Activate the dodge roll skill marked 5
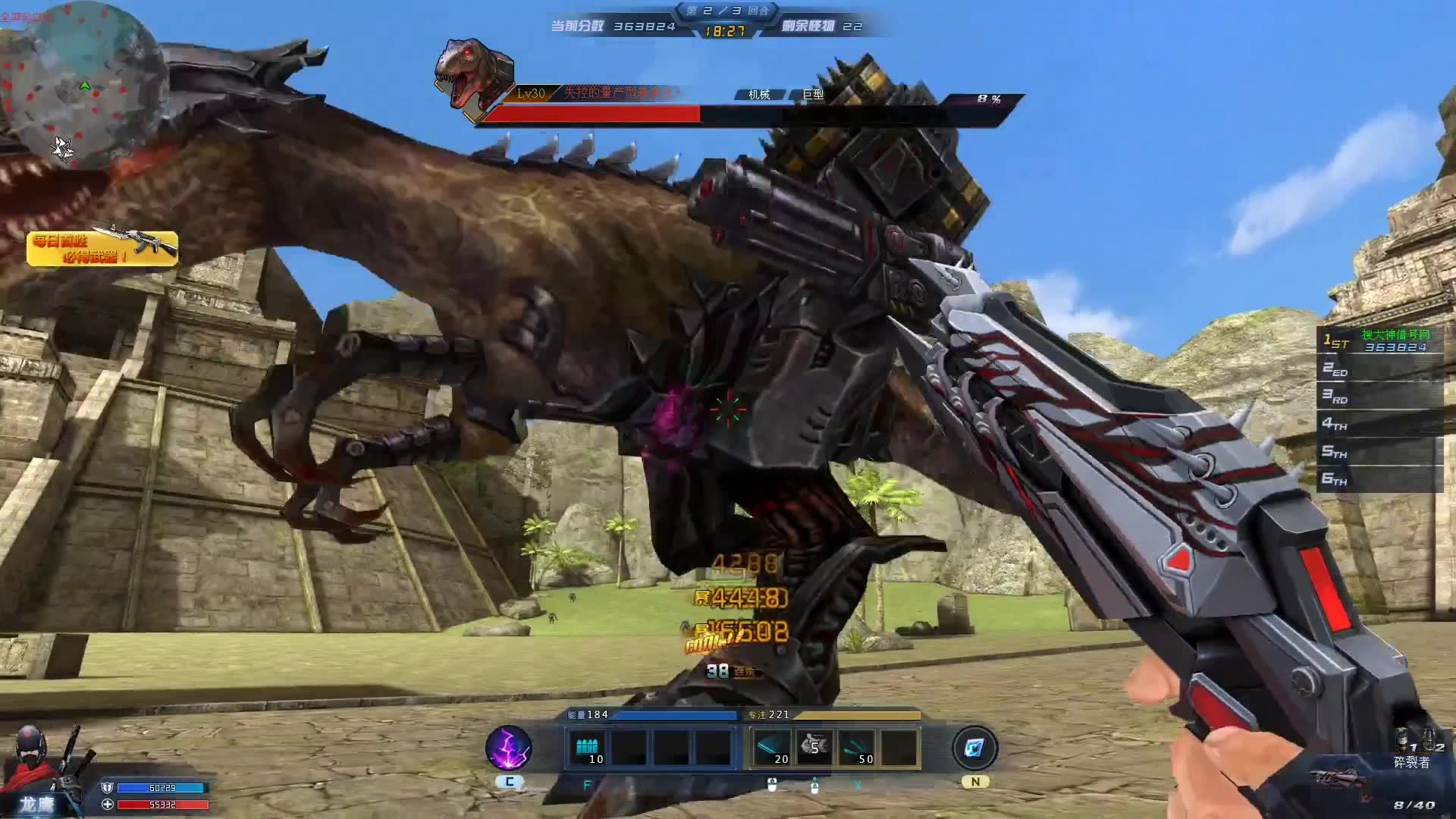1456x819 pixels. (x=814, y=748)
